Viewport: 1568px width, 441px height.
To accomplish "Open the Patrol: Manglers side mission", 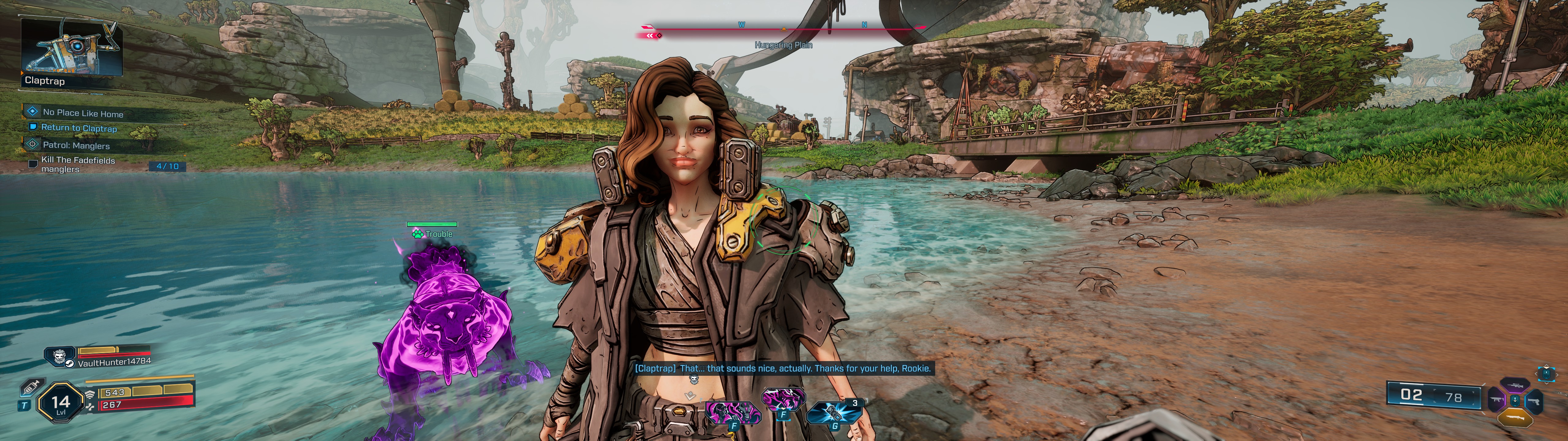I will [76, 145].
